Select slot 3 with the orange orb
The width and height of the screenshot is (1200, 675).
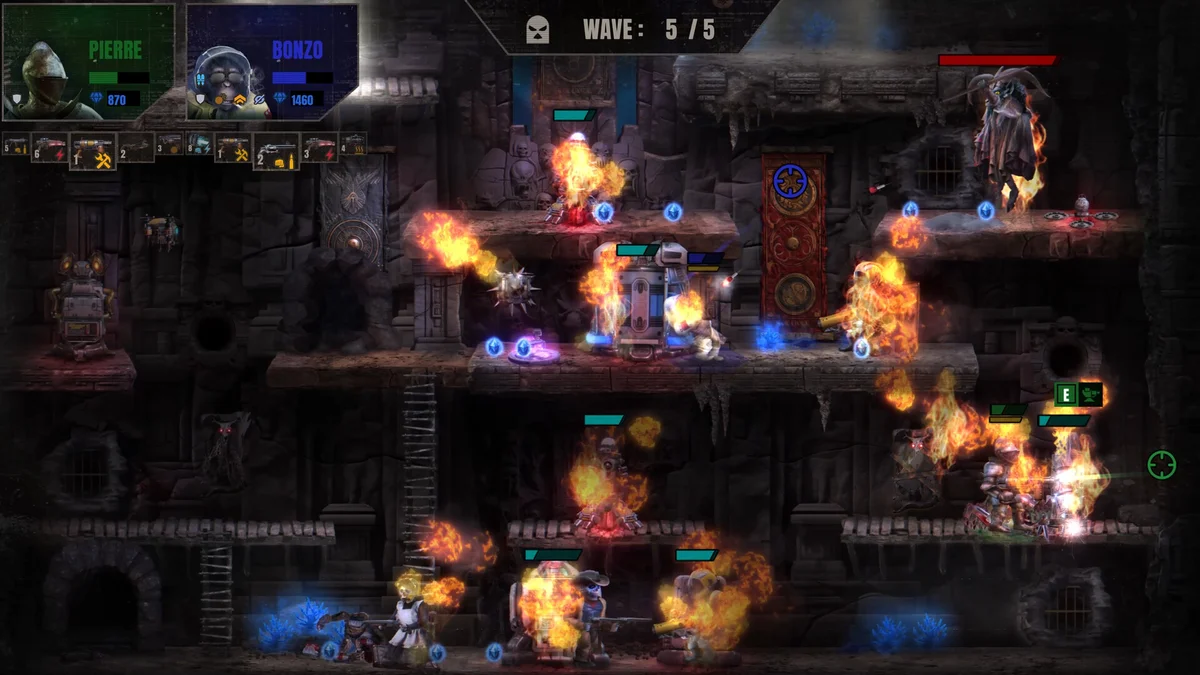pyautogui.click(x=169, y=146)
